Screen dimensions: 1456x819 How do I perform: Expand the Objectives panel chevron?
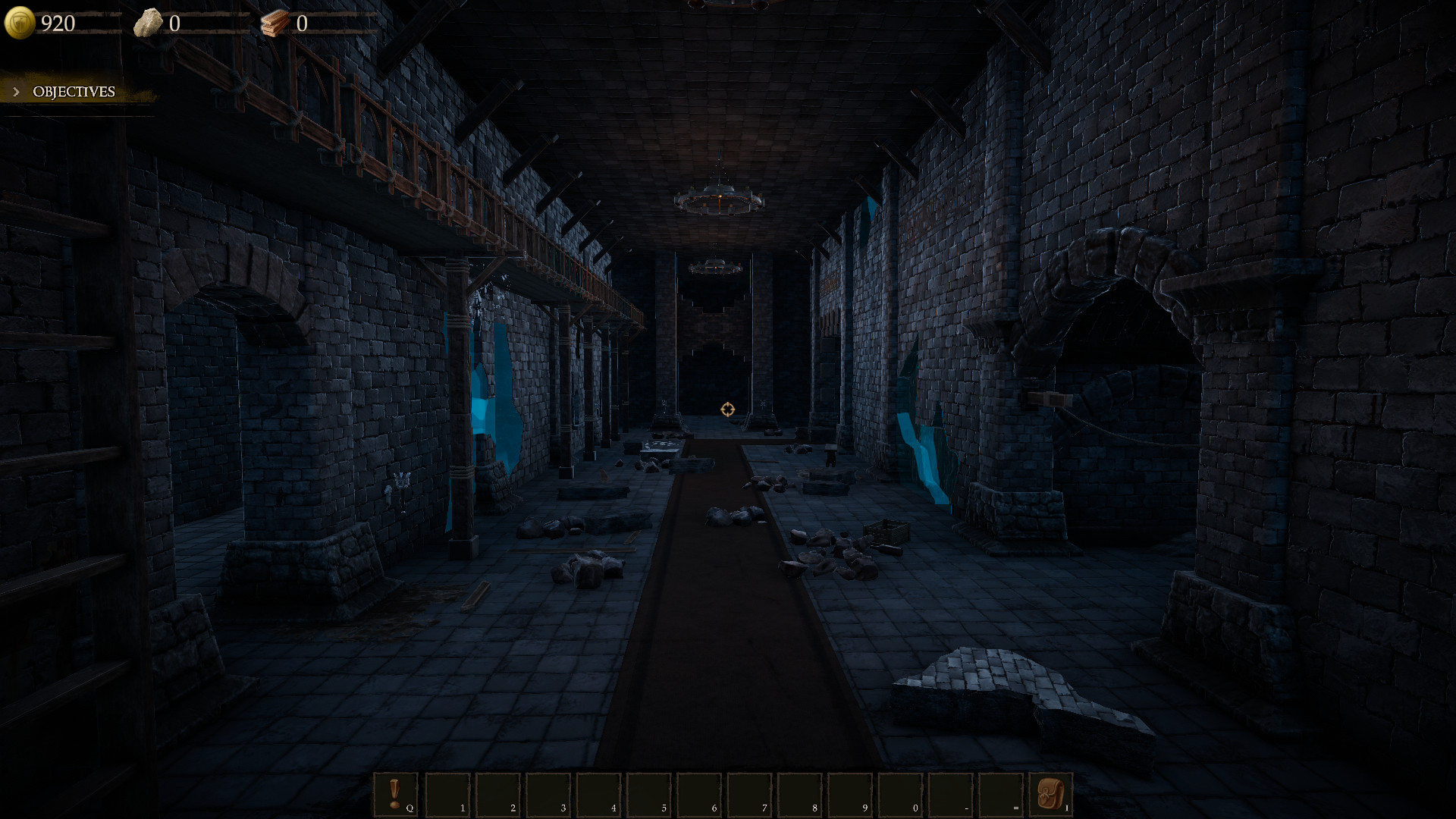(16, 91)
